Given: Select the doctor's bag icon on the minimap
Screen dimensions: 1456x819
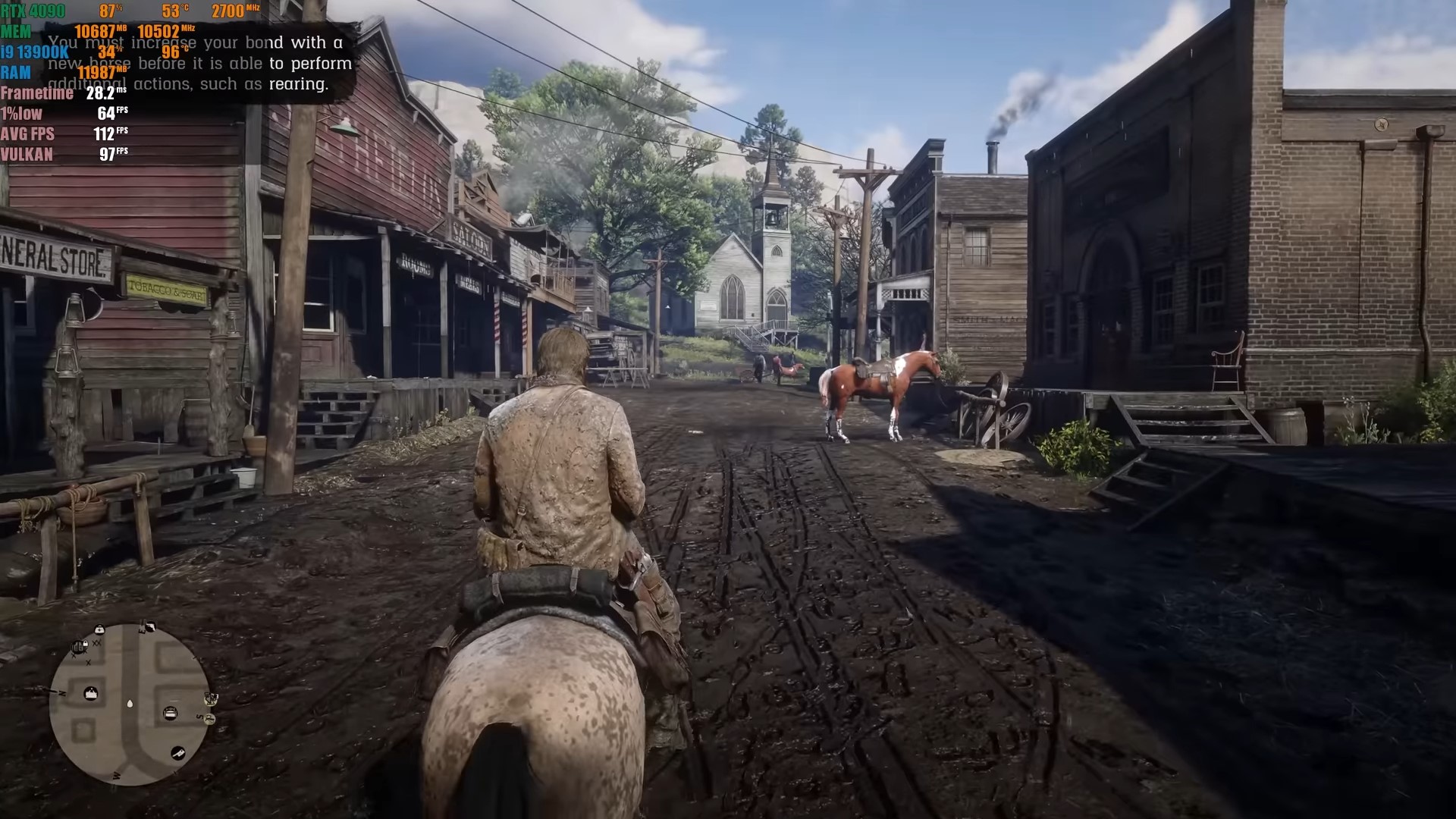Looking at the screenshot, I should click(x=99, y=629).
